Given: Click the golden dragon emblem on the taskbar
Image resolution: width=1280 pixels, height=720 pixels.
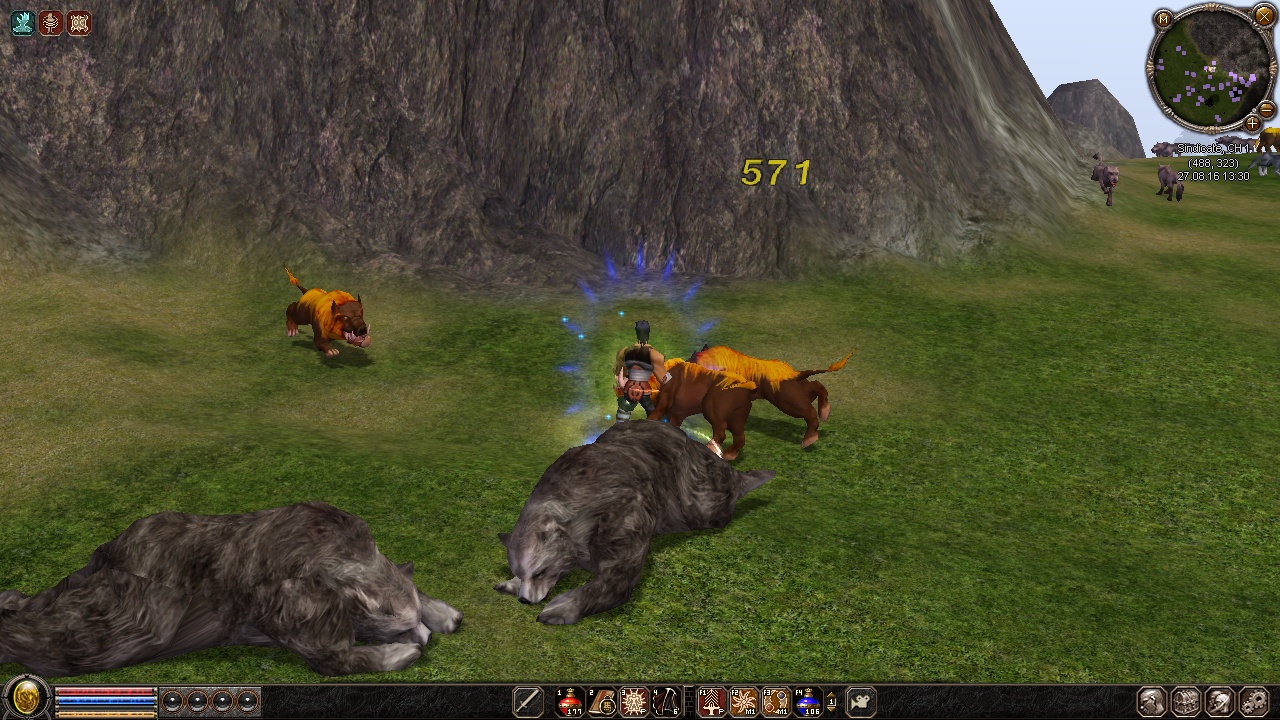Looking at the screenshot, I should coord(25,698).
